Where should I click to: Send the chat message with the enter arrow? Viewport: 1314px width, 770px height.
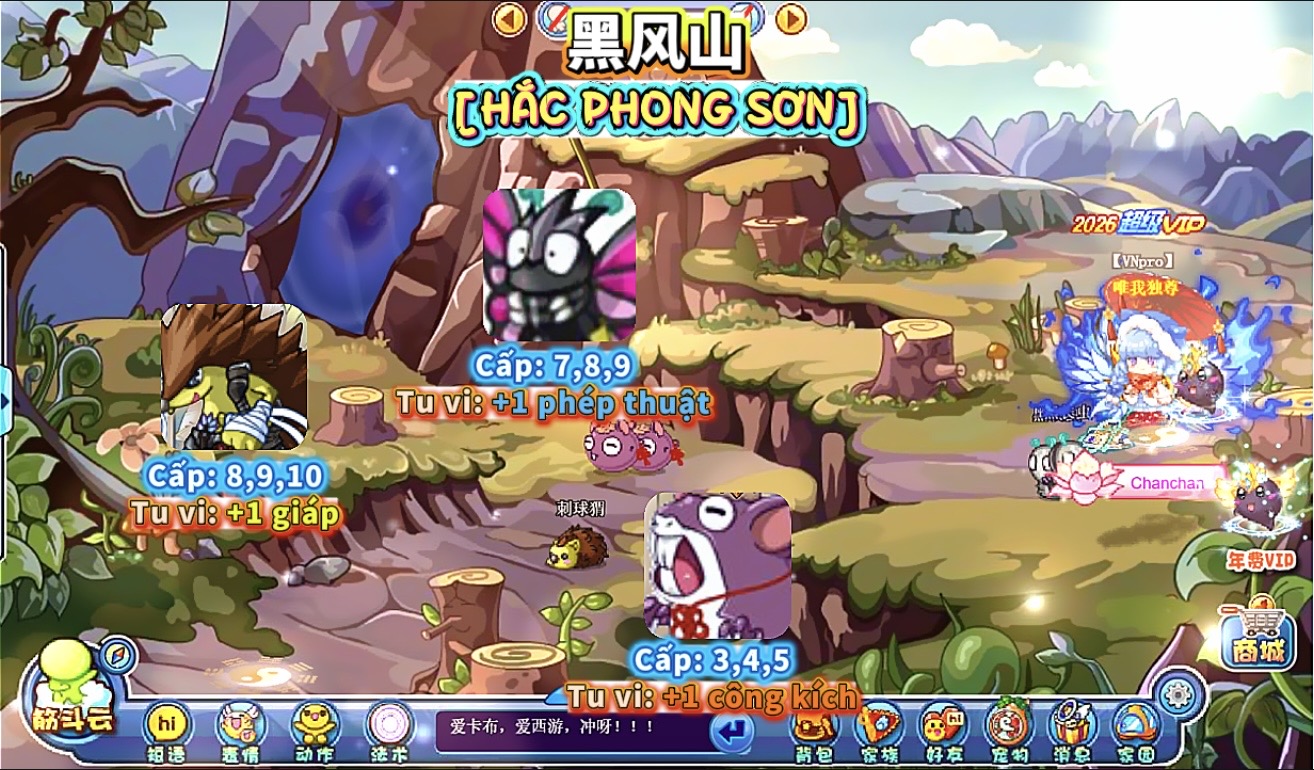coord(731,733)
